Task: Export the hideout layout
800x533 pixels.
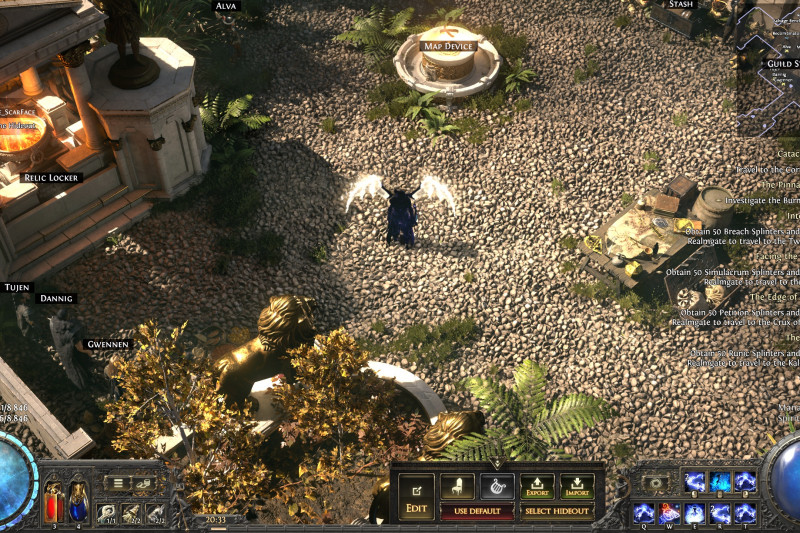Action: pyautogui.click(x=537, y=487)
